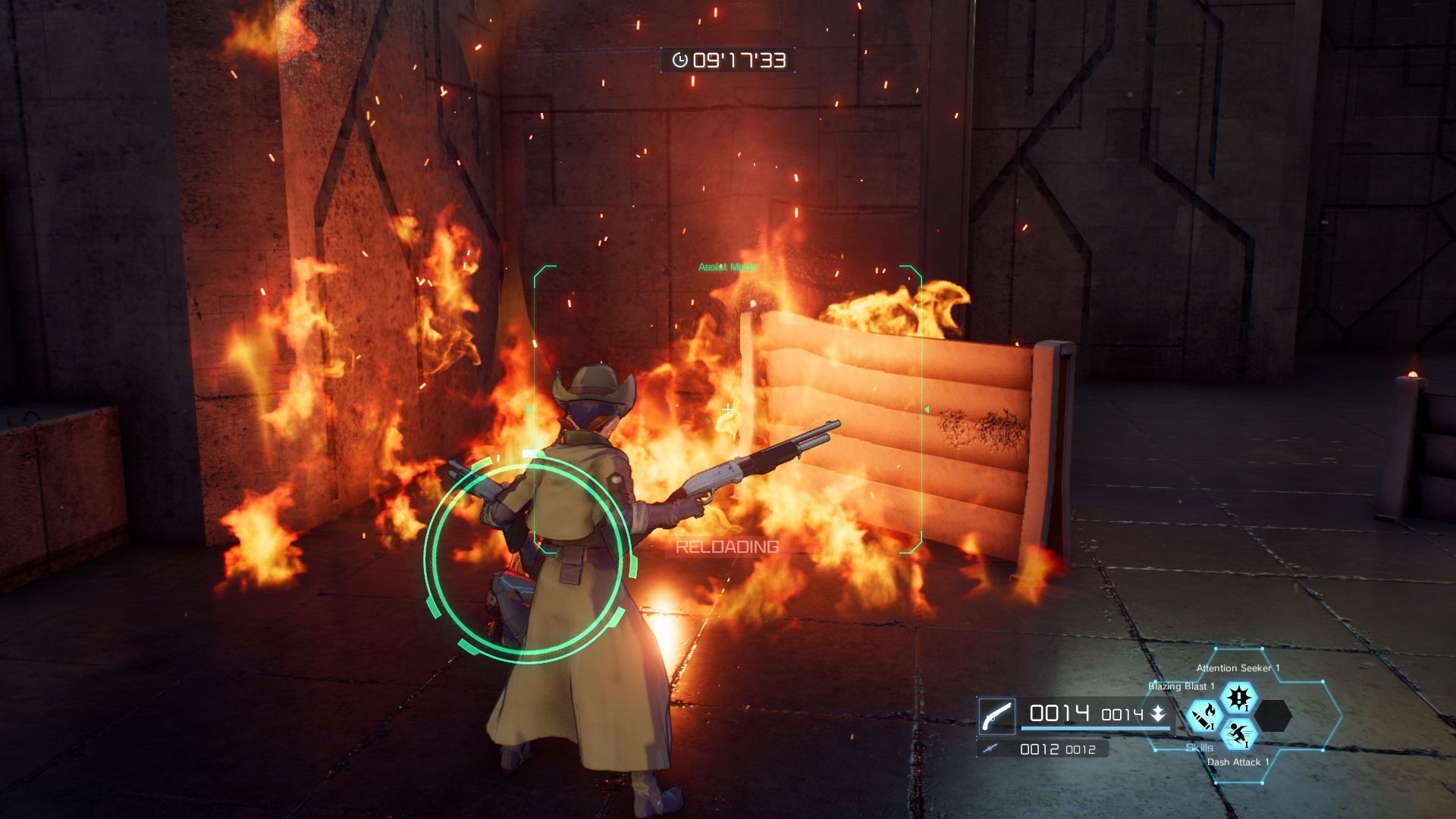Trigger the Dash Attack running figure skill

(x=1238, y=733)
